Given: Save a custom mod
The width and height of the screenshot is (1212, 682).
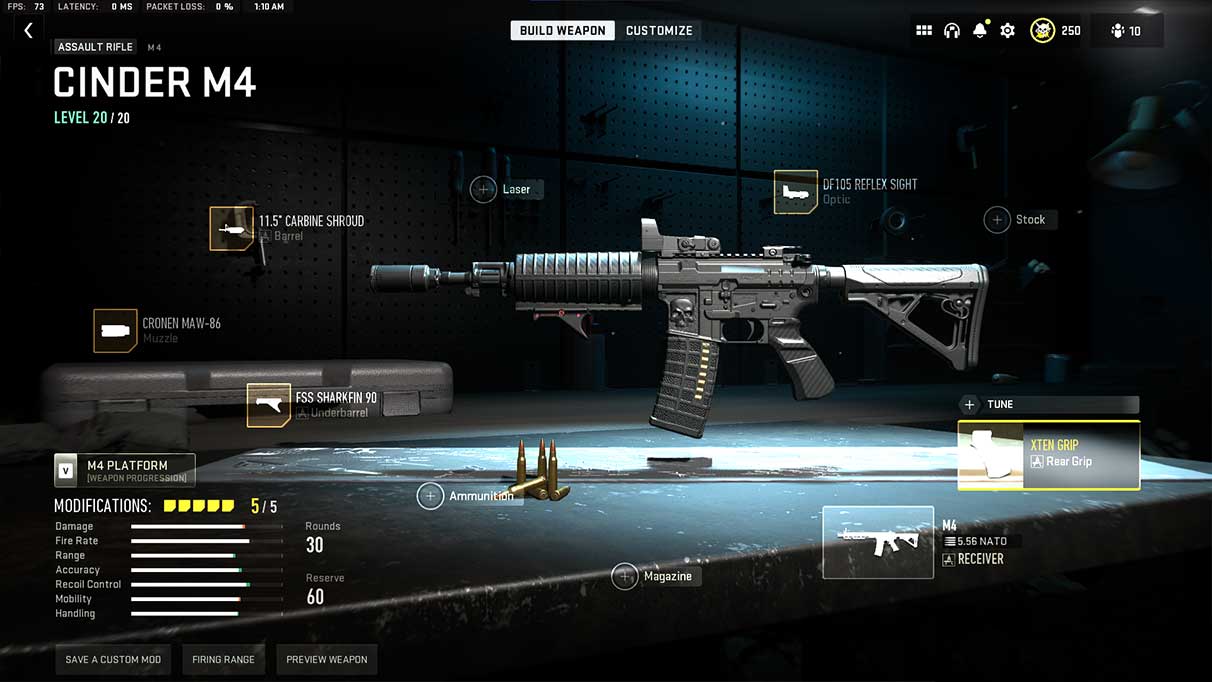Looking at the screenshot, I should pyautogui.click(x=113, y=660).
